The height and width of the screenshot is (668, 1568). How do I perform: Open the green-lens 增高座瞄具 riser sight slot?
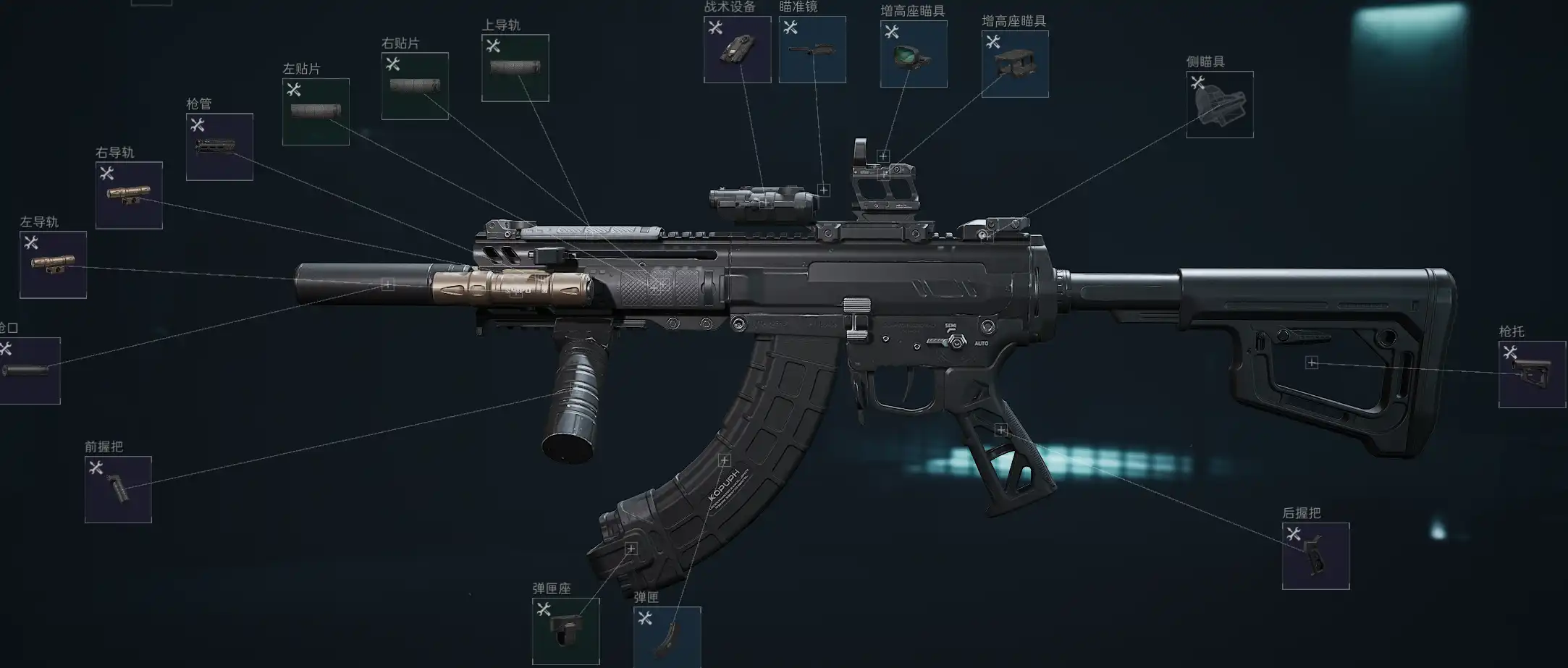tap(914, 54)
